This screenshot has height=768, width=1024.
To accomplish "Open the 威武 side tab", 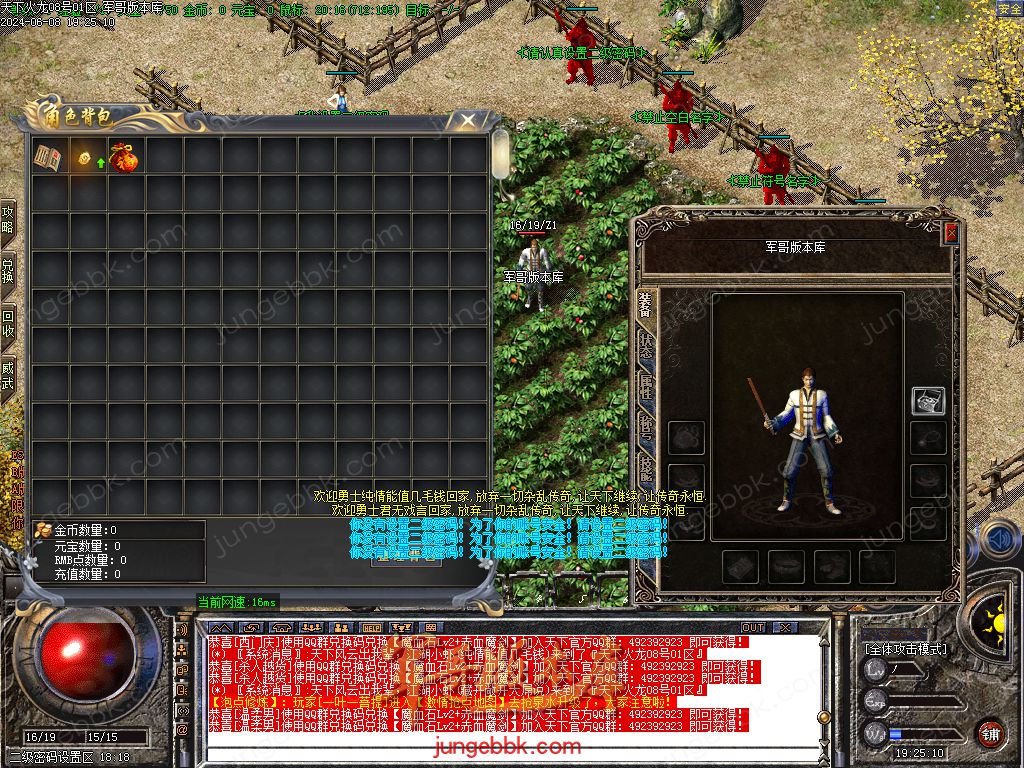I will pos(8,375).
